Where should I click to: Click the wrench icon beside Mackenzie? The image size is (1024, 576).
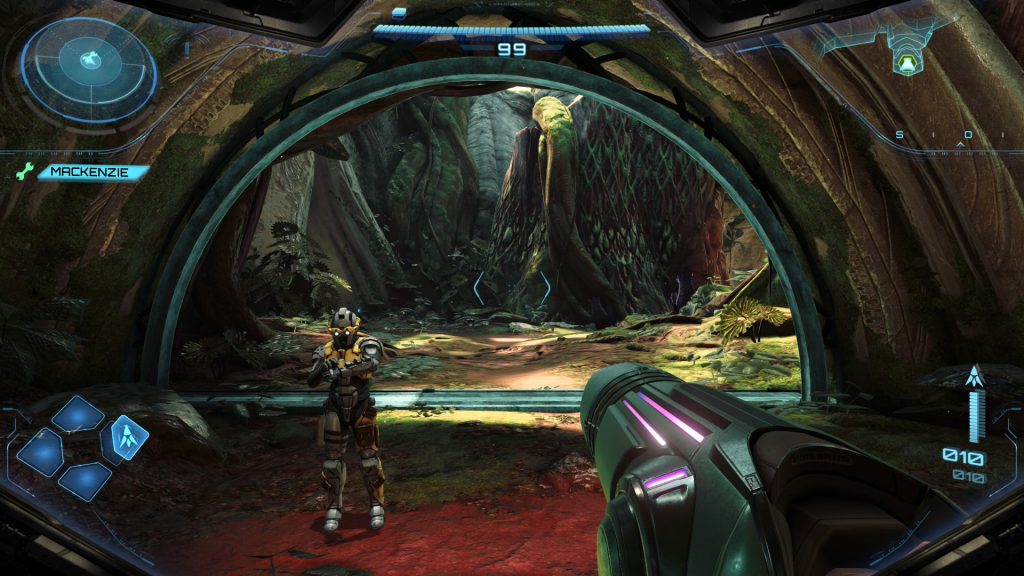pyautogui.click(x=24, y=173)
